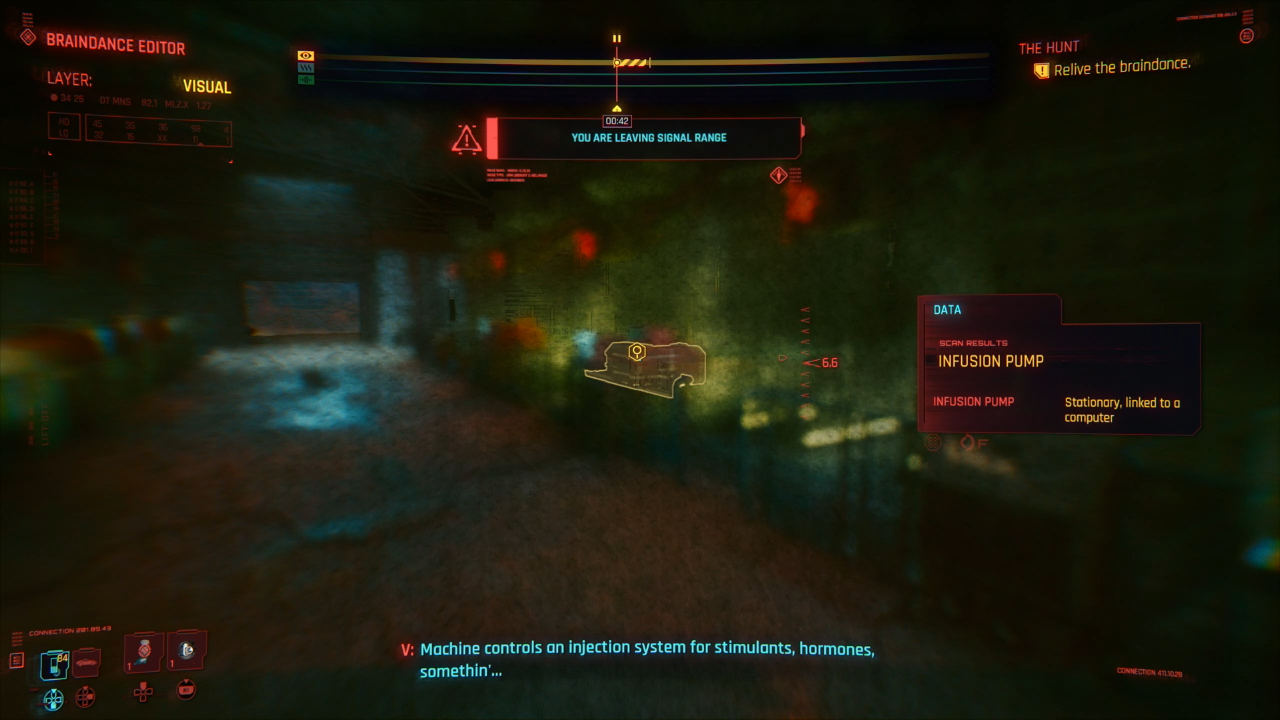Toggle the red hazard diamond above the pump
This screenshot has width=1280, height=720.
(778, 174)
